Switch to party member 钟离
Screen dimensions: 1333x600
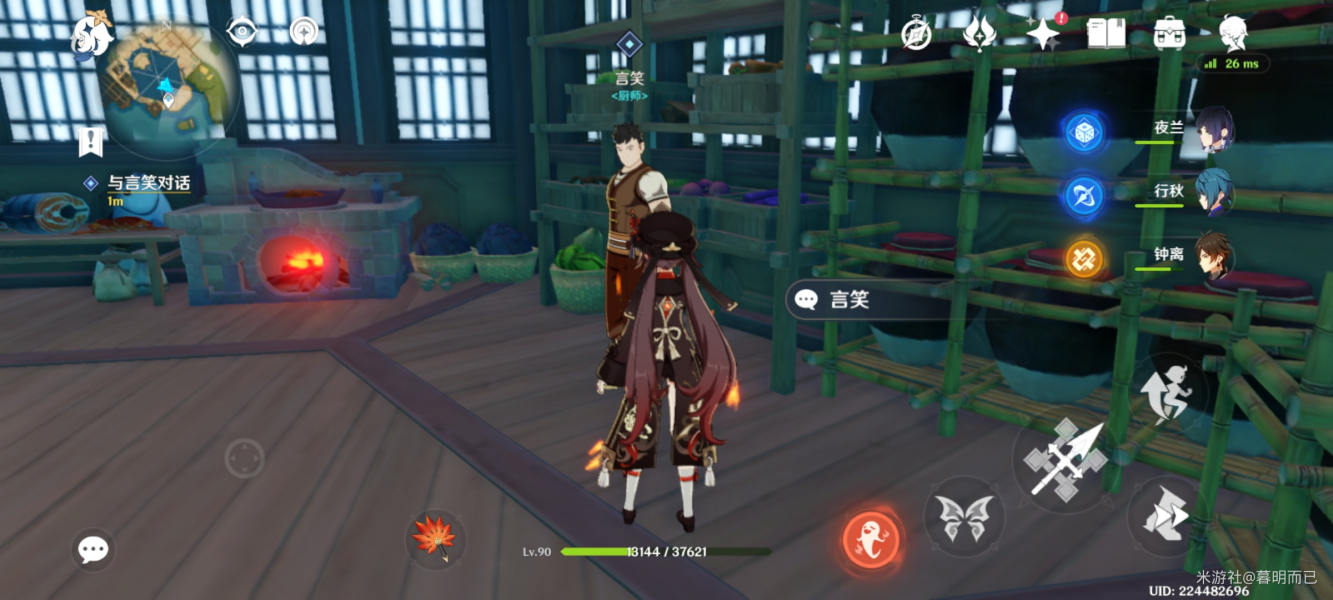pyautogui.click(x=1213, y=257)
